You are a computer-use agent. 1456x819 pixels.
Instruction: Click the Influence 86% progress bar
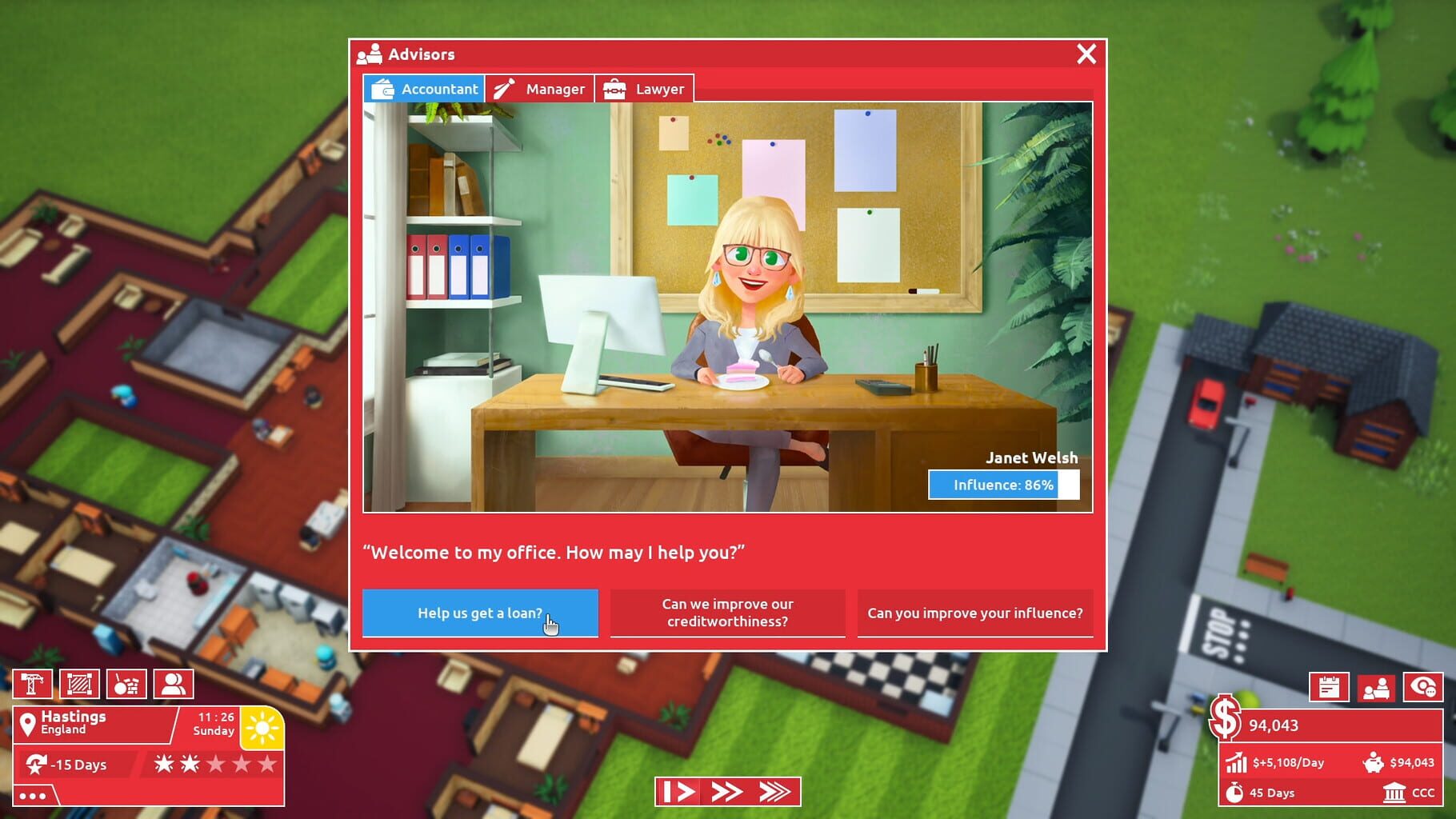click(1004, 485)
